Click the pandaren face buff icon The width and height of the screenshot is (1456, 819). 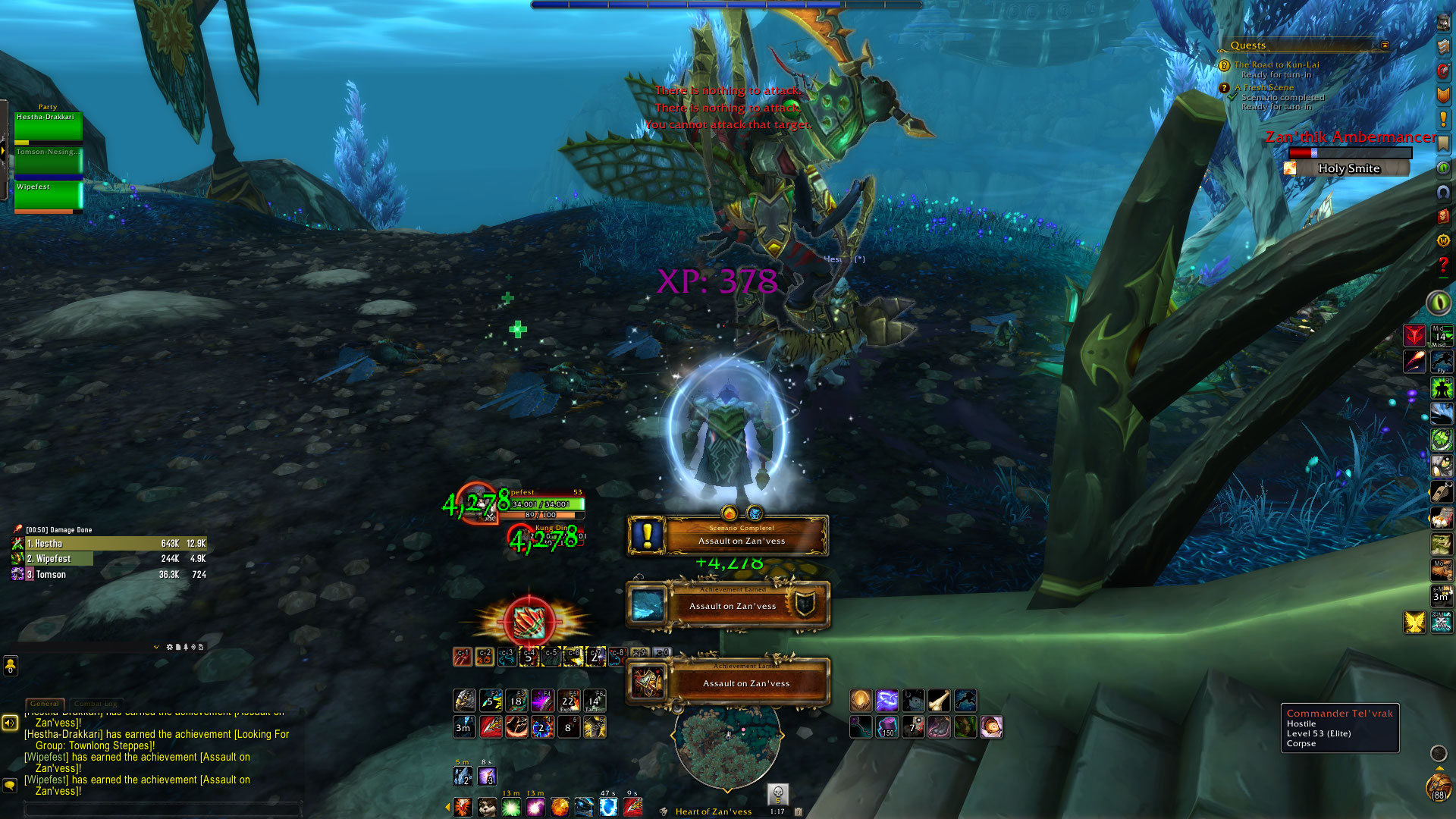487,807
